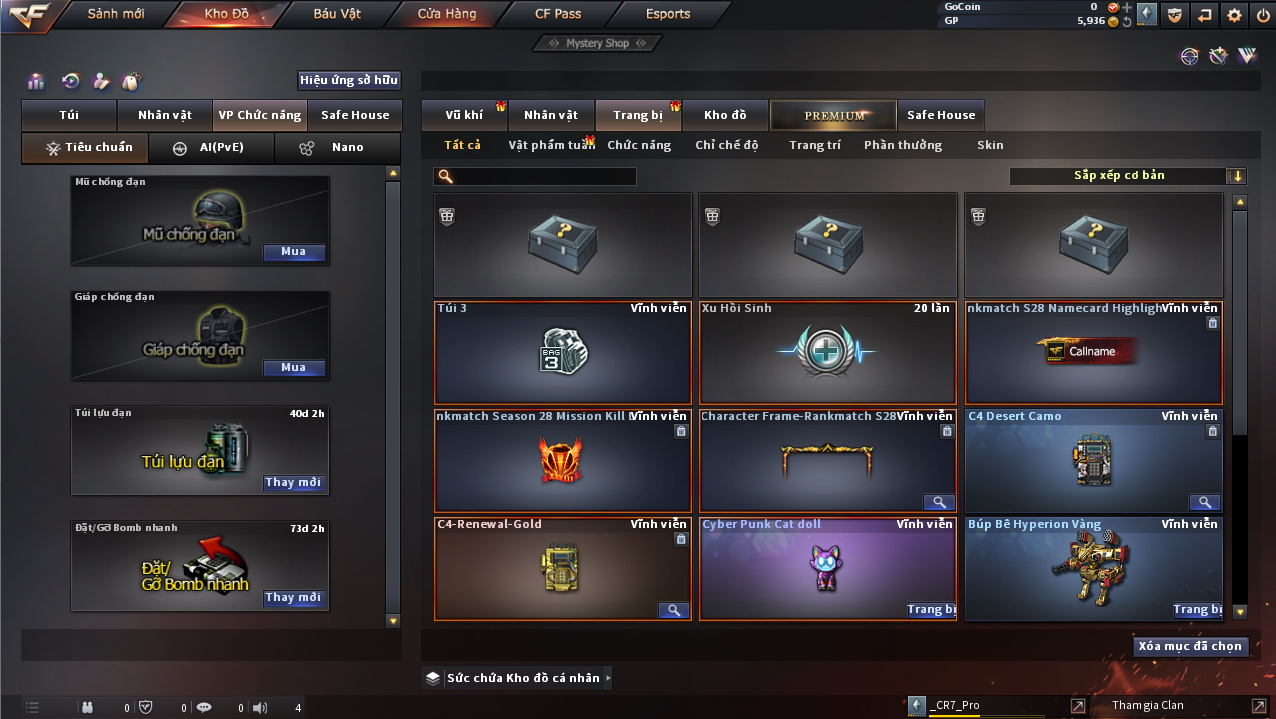Equip the Cyber Punk Cat doll
Screen dimensions: 1276x719
(x=930, y=609)
